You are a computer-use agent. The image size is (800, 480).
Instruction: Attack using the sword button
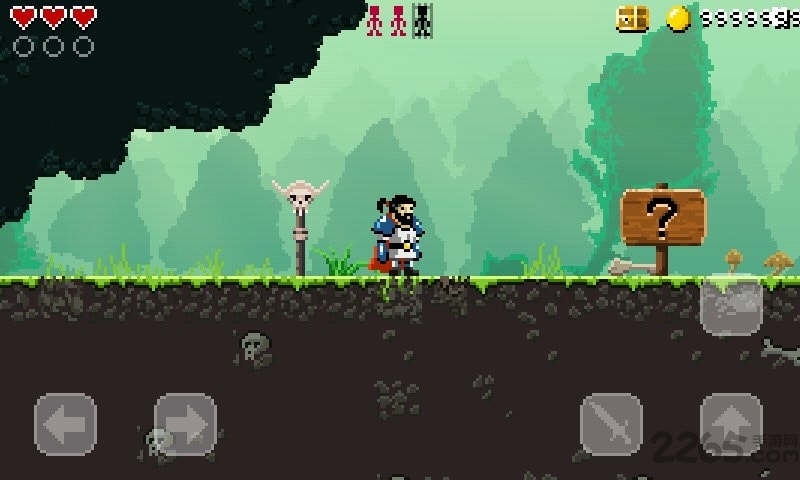[x=611, y=424]
